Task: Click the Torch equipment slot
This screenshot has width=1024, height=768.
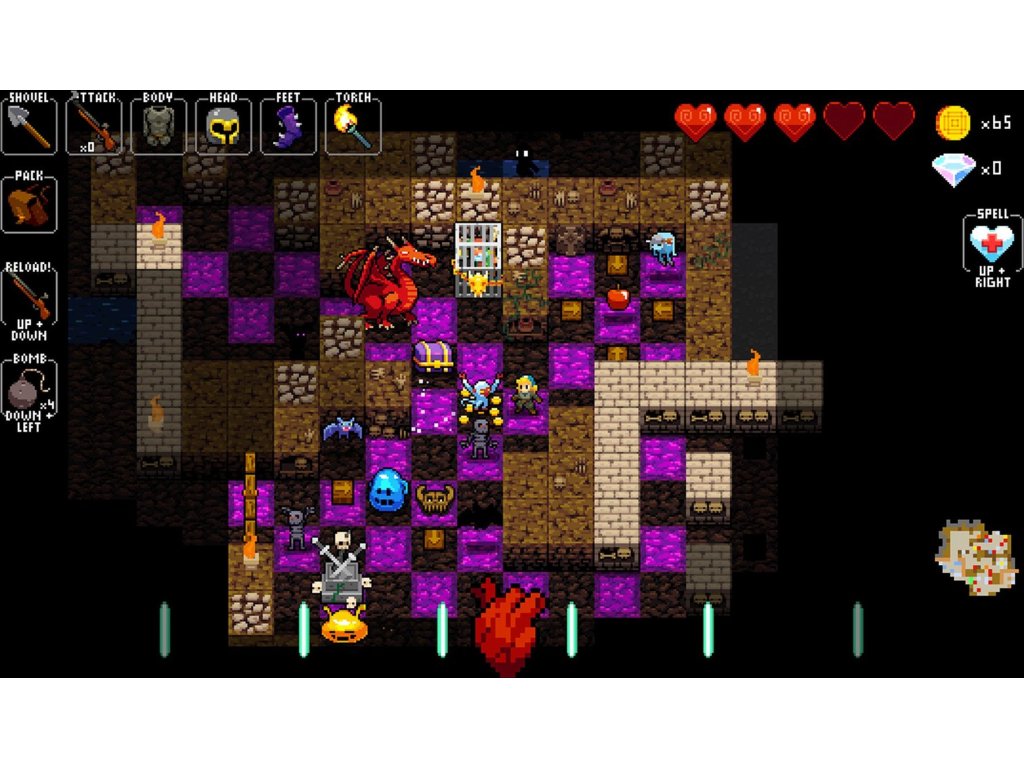Action: coord(353,125)
